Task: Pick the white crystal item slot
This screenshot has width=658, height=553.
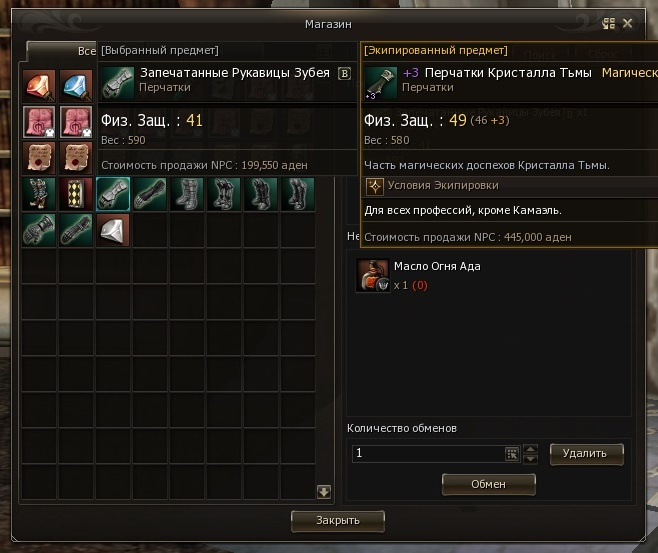Action: pos(112,229)
